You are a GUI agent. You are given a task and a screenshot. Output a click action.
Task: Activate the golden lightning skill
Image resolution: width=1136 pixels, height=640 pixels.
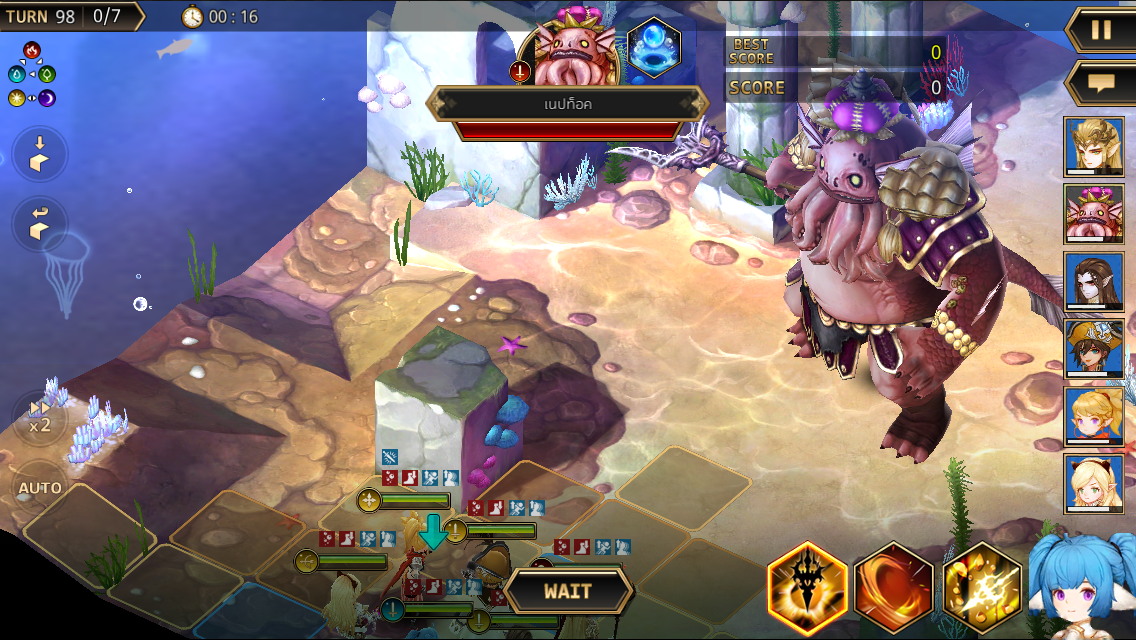point(981,587)
